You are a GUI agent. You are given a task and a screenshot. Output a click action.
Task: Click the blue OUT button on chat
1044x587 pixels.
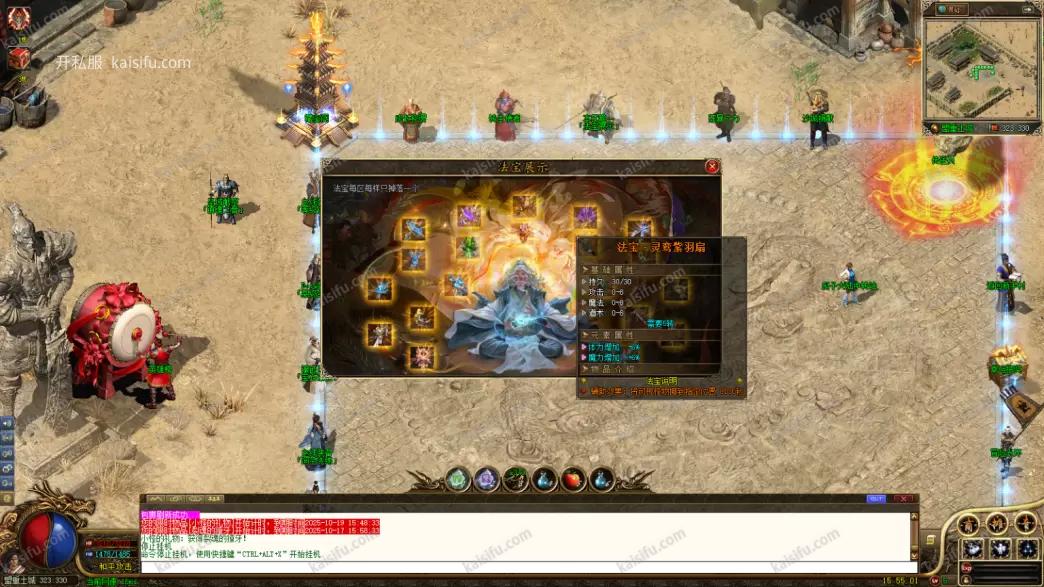pyautogui.click(x=876, y=498)
